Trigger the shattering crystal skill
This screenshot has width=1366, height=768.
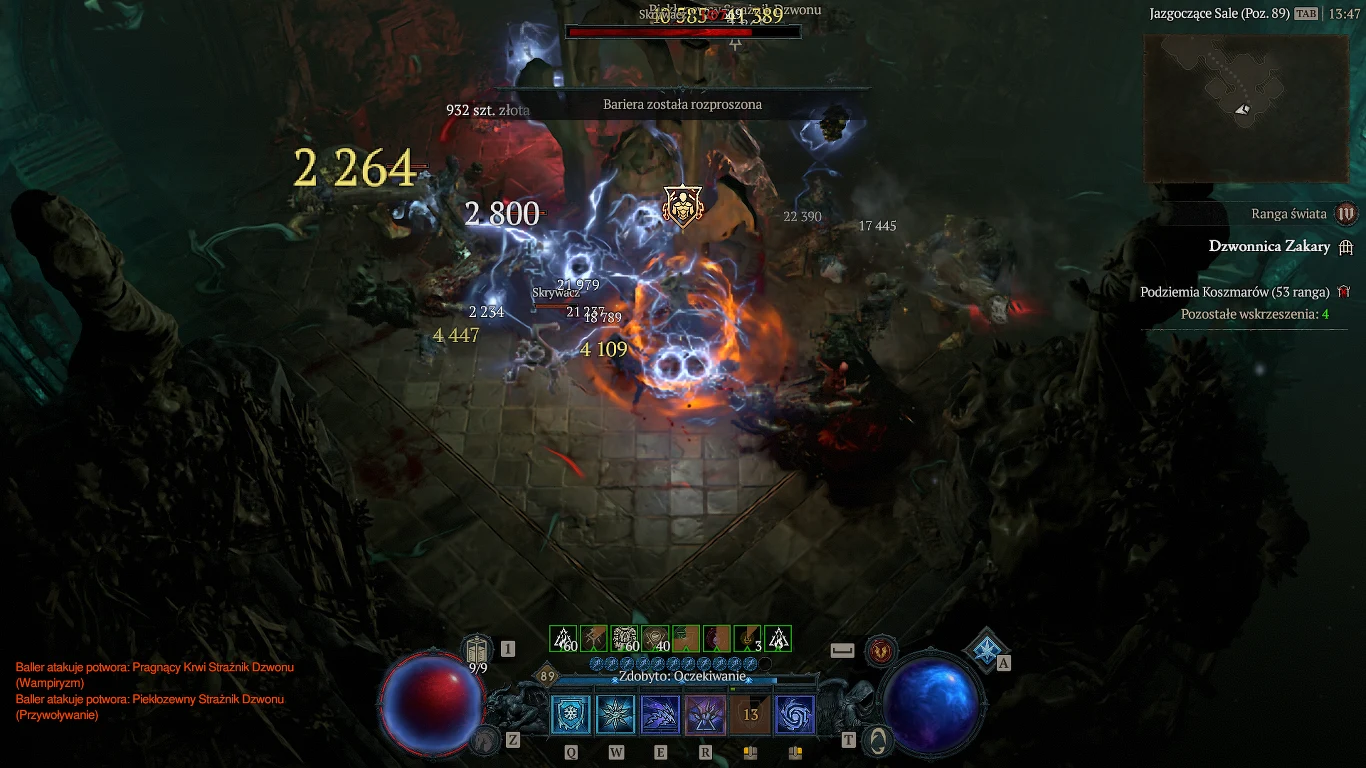[705, 715]
